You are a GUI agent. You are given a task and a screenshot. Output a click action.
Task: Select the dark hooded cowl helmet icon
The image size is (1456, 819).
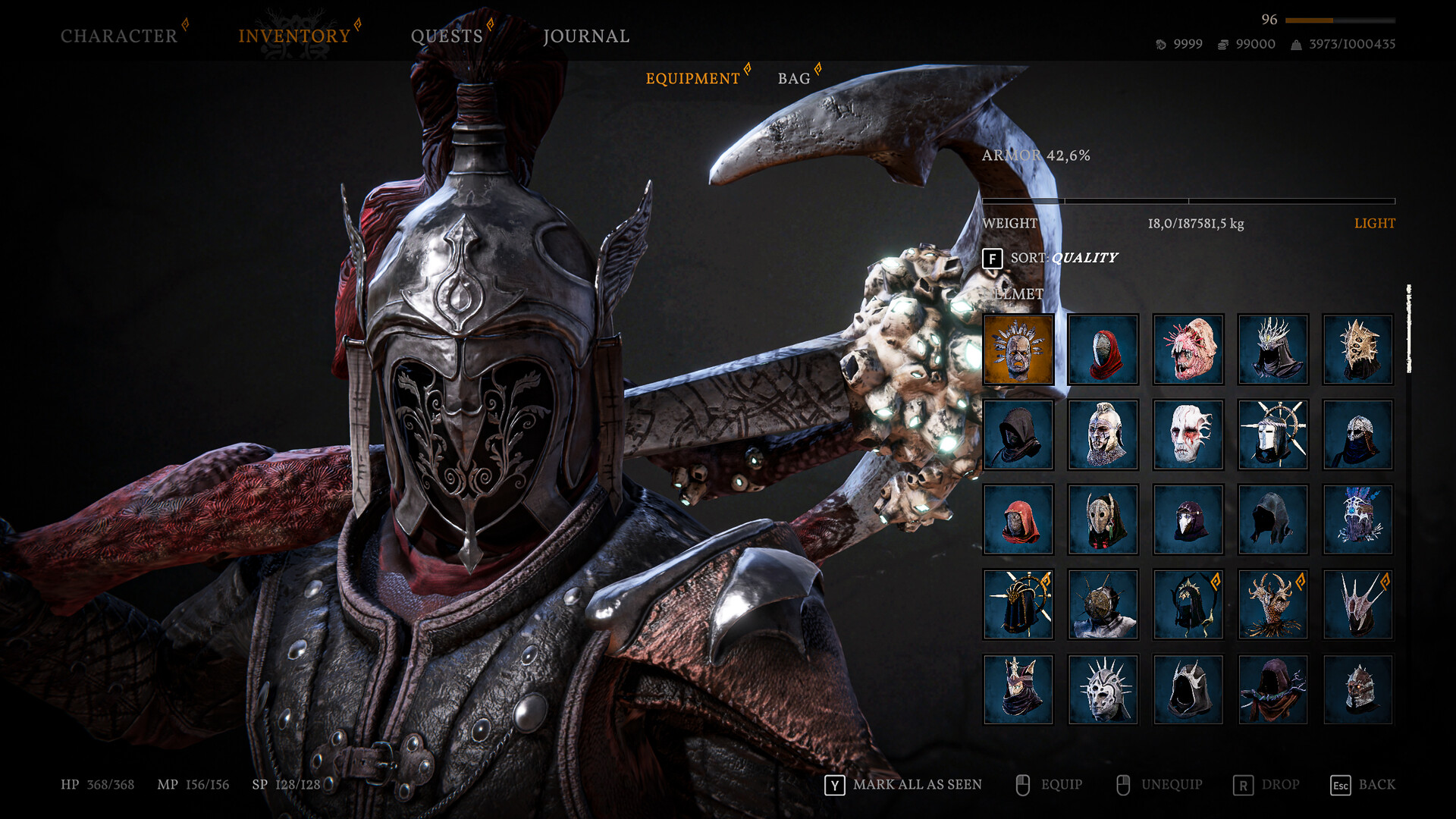pos(1018,434)
